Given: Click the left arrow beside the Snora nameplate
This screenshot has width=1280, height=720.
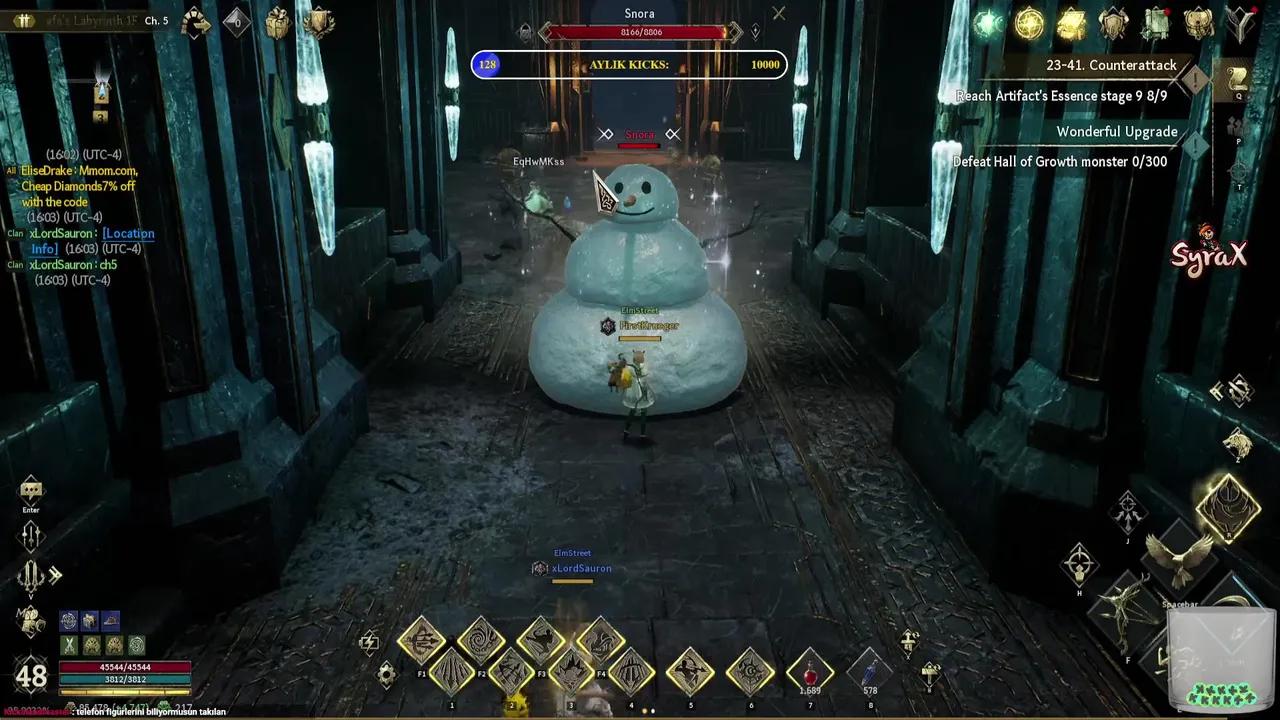Looking at the screenshot, I should click(606, 134).
